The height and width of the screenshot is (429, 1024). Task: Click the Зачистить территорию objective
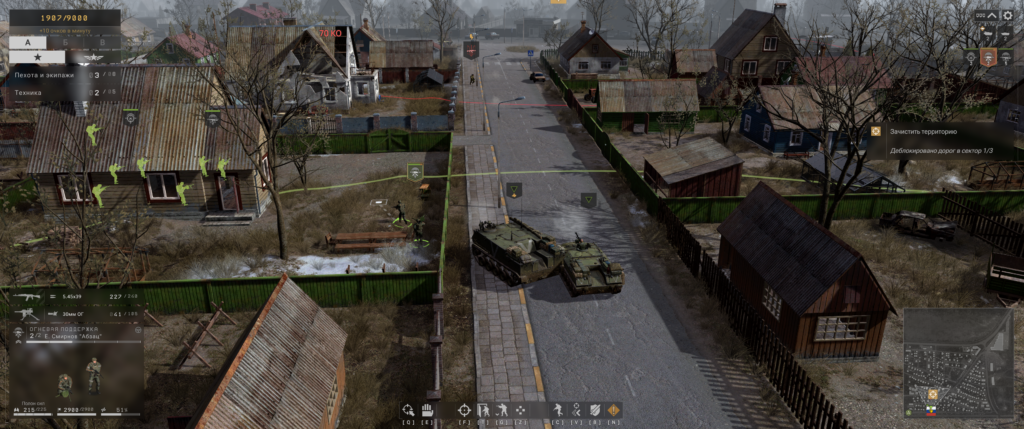coord(920,131)
